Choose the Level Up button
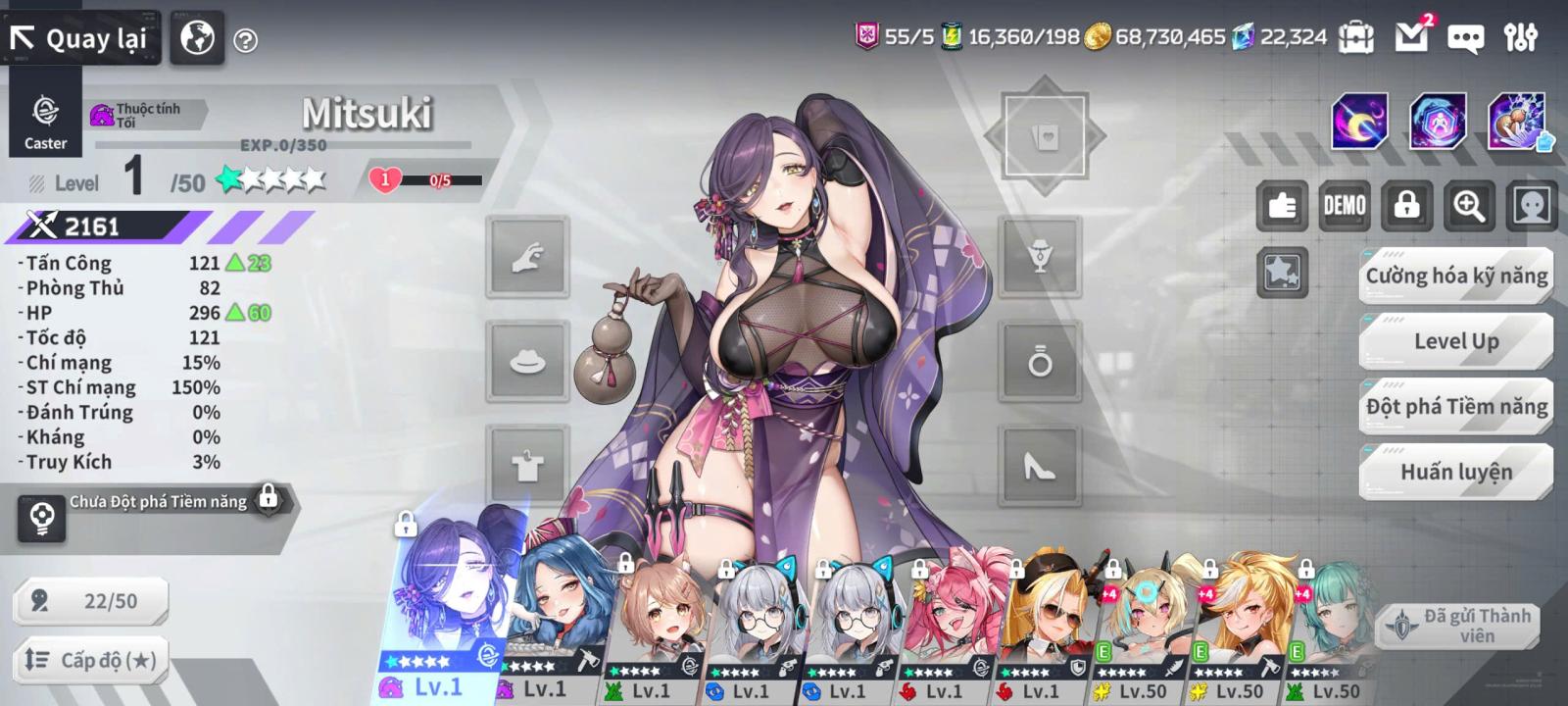The width and height of the screenshot is (1568, 706). [x=1456, y=341]
